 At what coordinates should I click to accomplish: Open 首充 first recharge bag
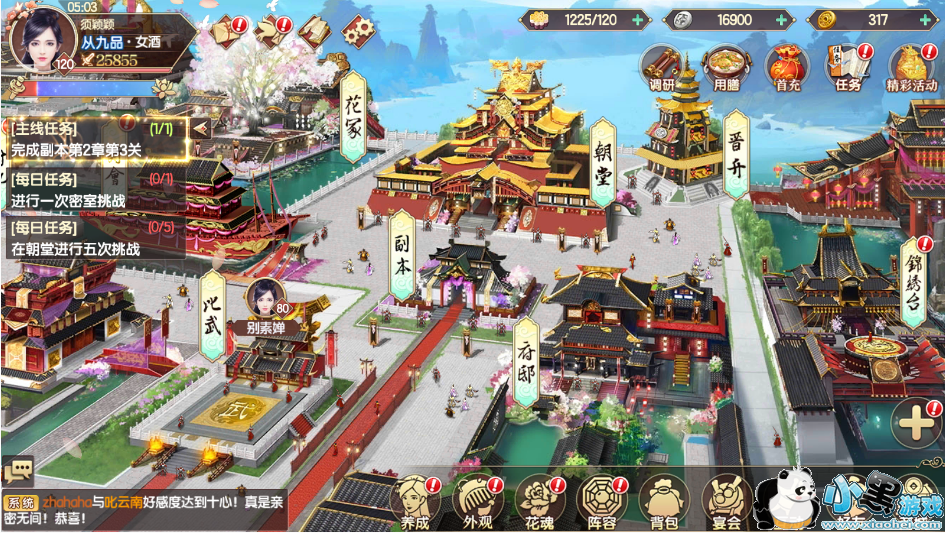point(787,68)
